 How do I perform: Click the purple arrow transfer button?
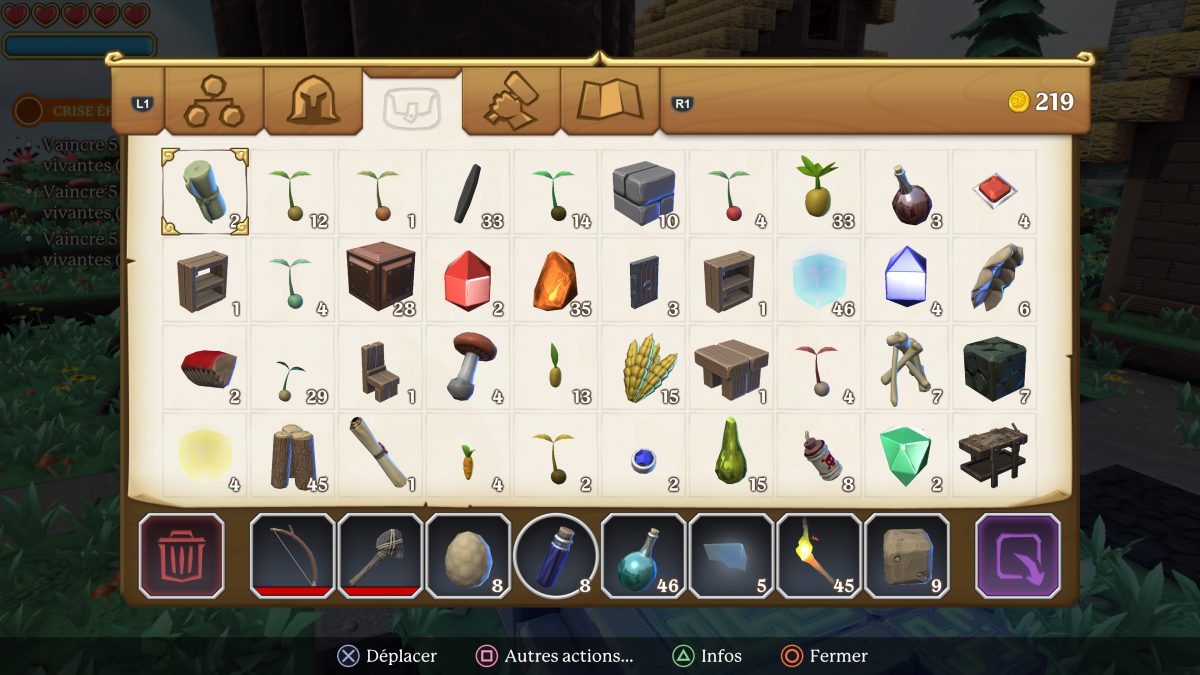point(1018,556)
